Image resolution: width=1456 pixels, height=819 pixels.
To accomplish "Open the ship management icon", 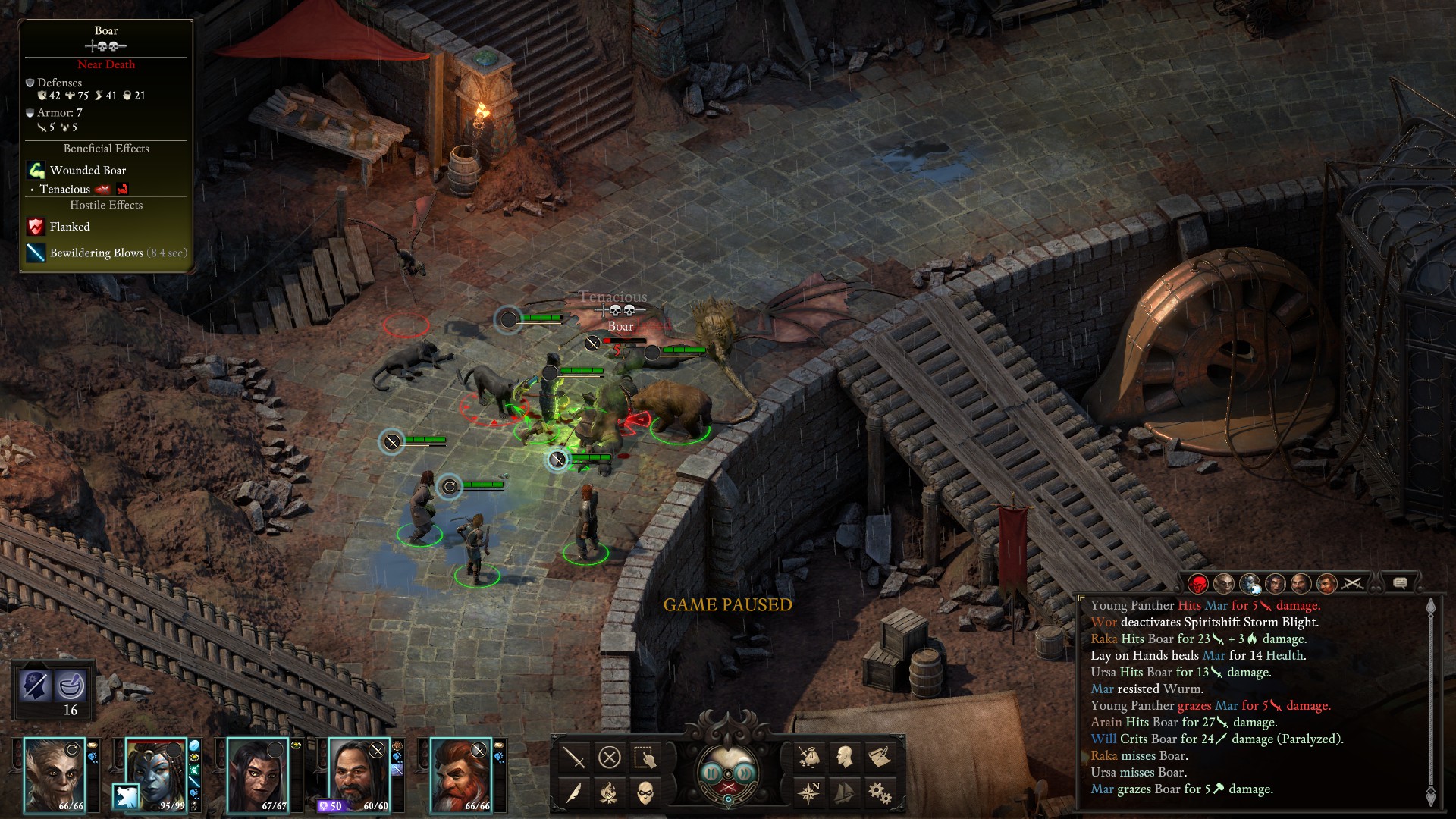I will click(844, 792).
